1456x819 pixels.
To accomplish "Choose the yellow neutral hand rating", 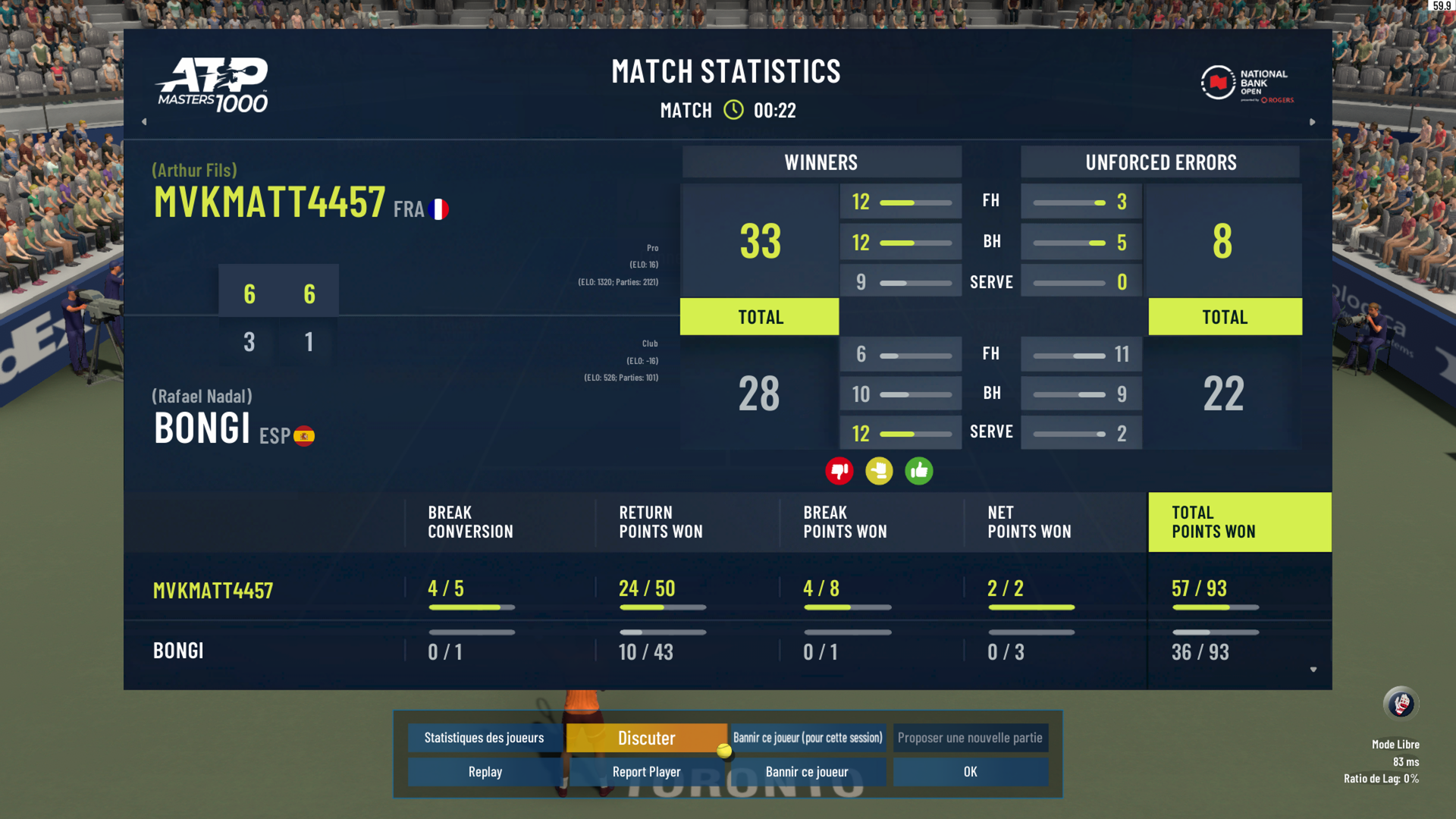I will point(879,471).
